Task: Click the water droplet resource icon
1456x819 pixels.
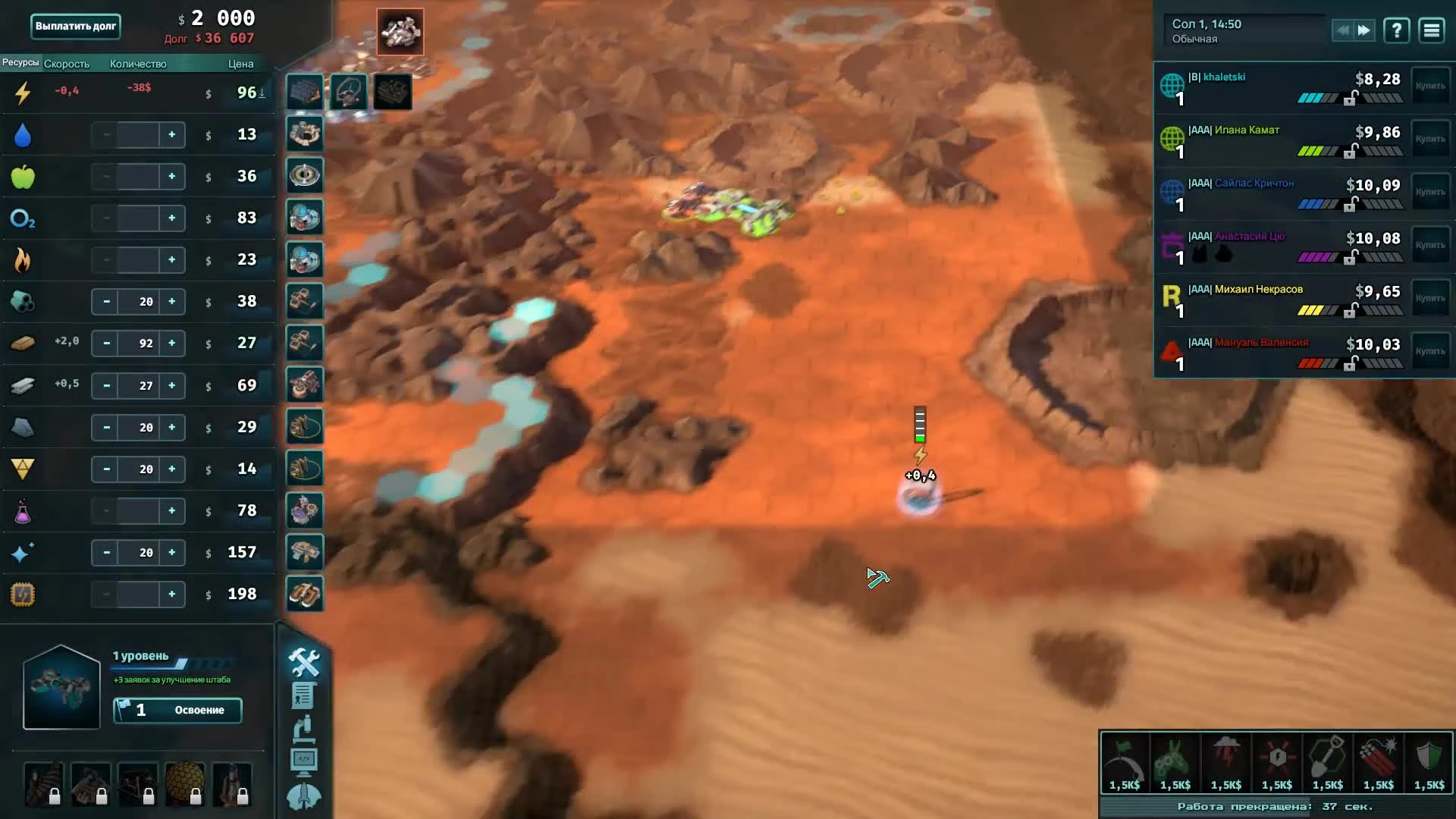Action: 23,134
